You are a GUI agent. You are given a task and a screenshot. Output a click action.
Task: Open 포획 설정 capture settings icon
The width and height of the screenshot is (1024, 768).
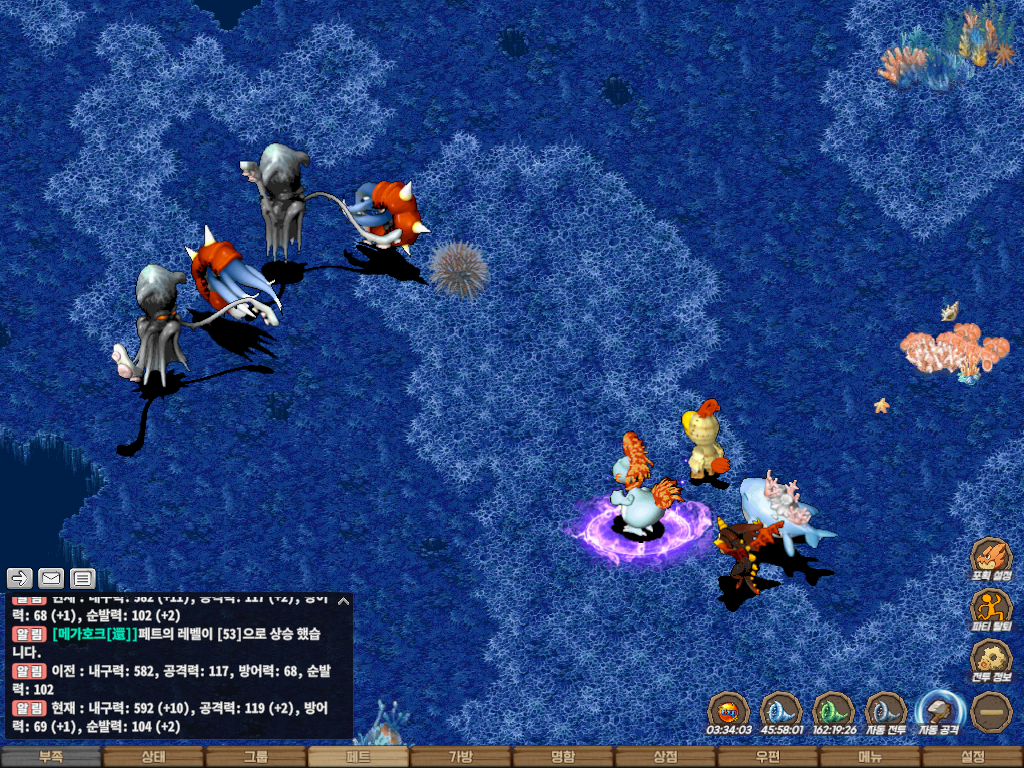pyautogui.click(x=991, y=557)
